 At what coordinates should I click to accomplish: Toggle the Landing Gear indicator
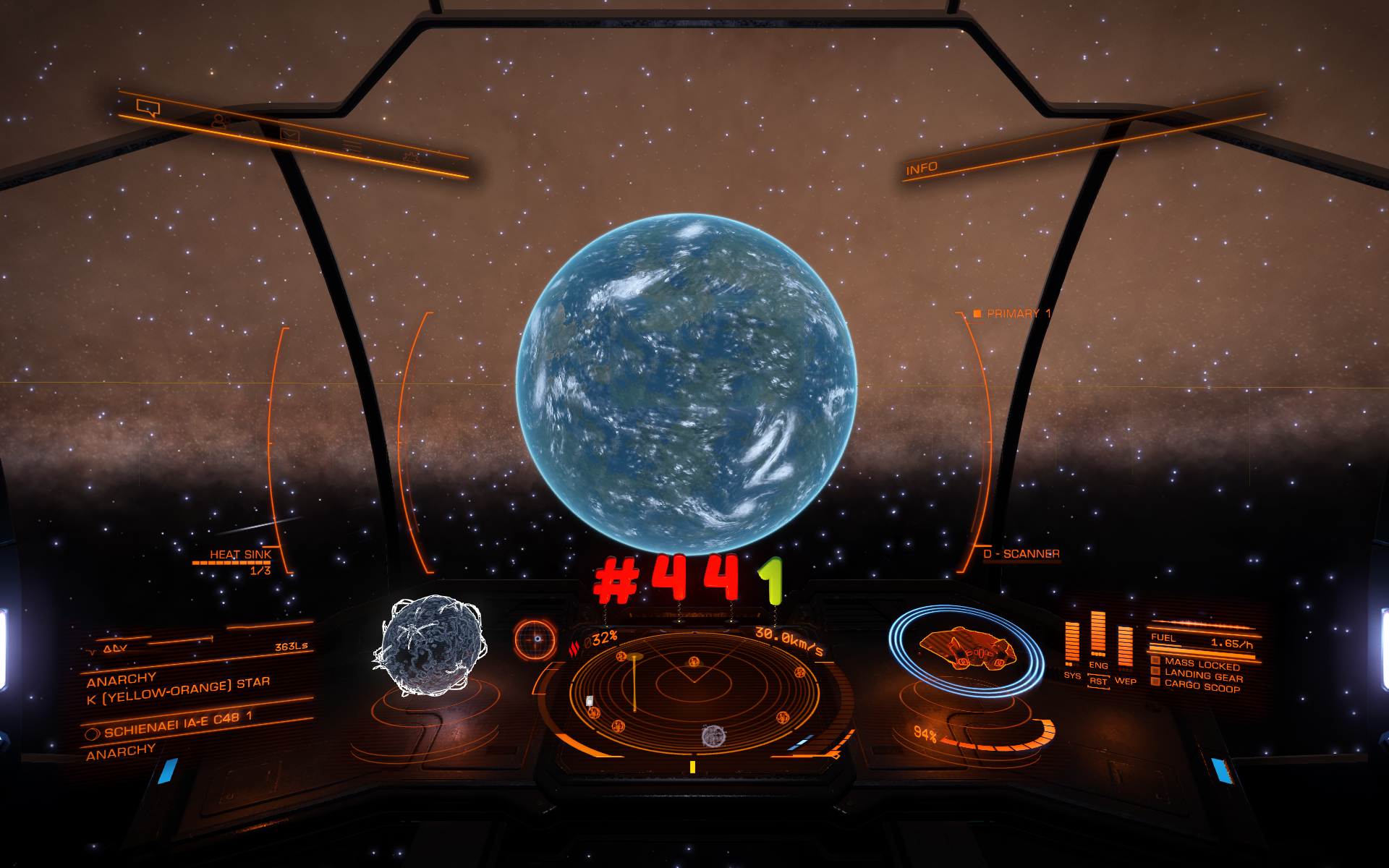click(1202, 676)
